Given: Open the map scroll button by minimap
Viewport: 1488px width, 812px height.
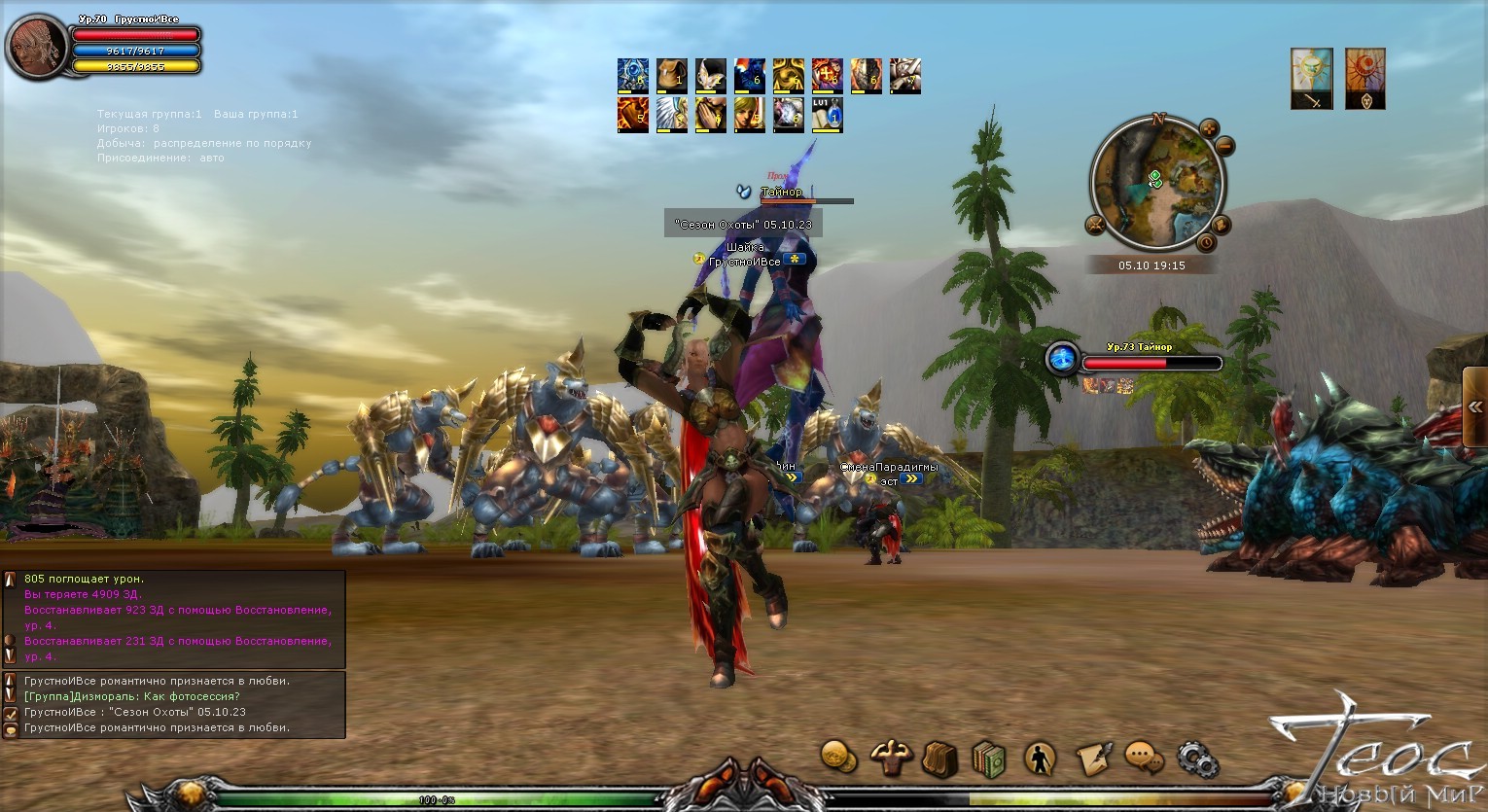Looking at the screenshot, I should pos(1222,226).
